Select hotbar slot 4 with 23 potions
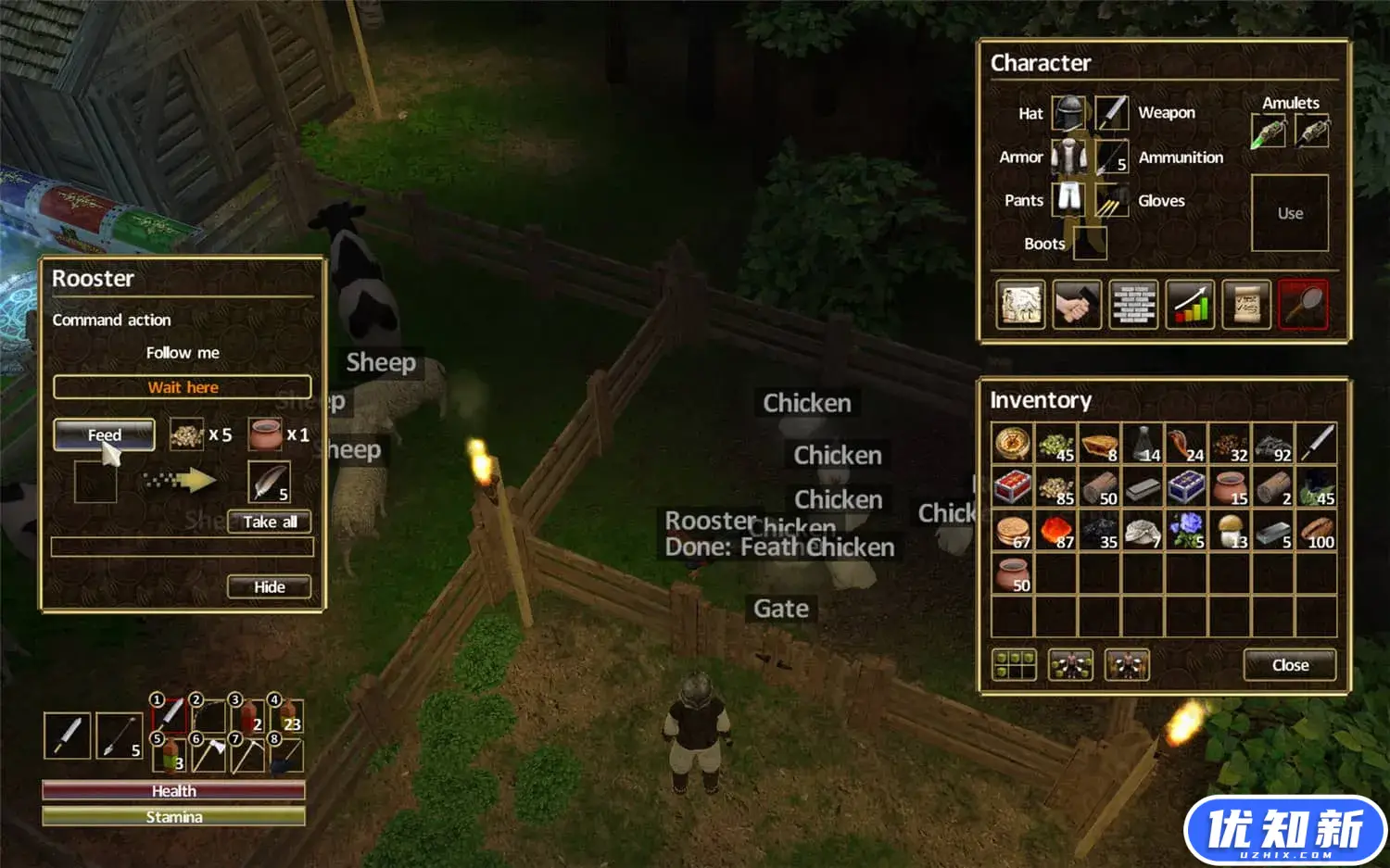 pos(286,714)
